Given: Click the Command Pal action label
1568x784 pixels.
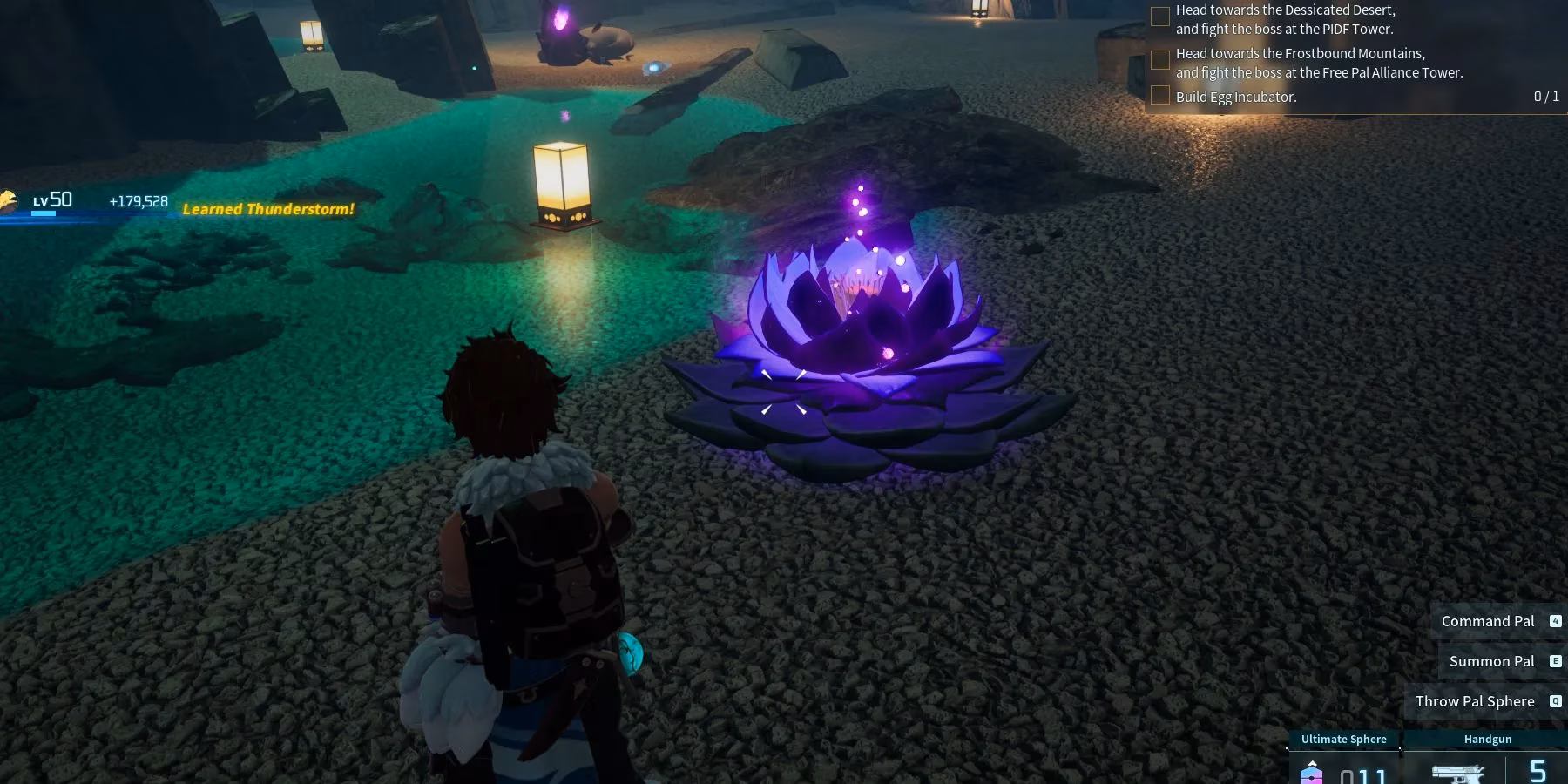Looking at the screenshot, I should coord(1487,621).
